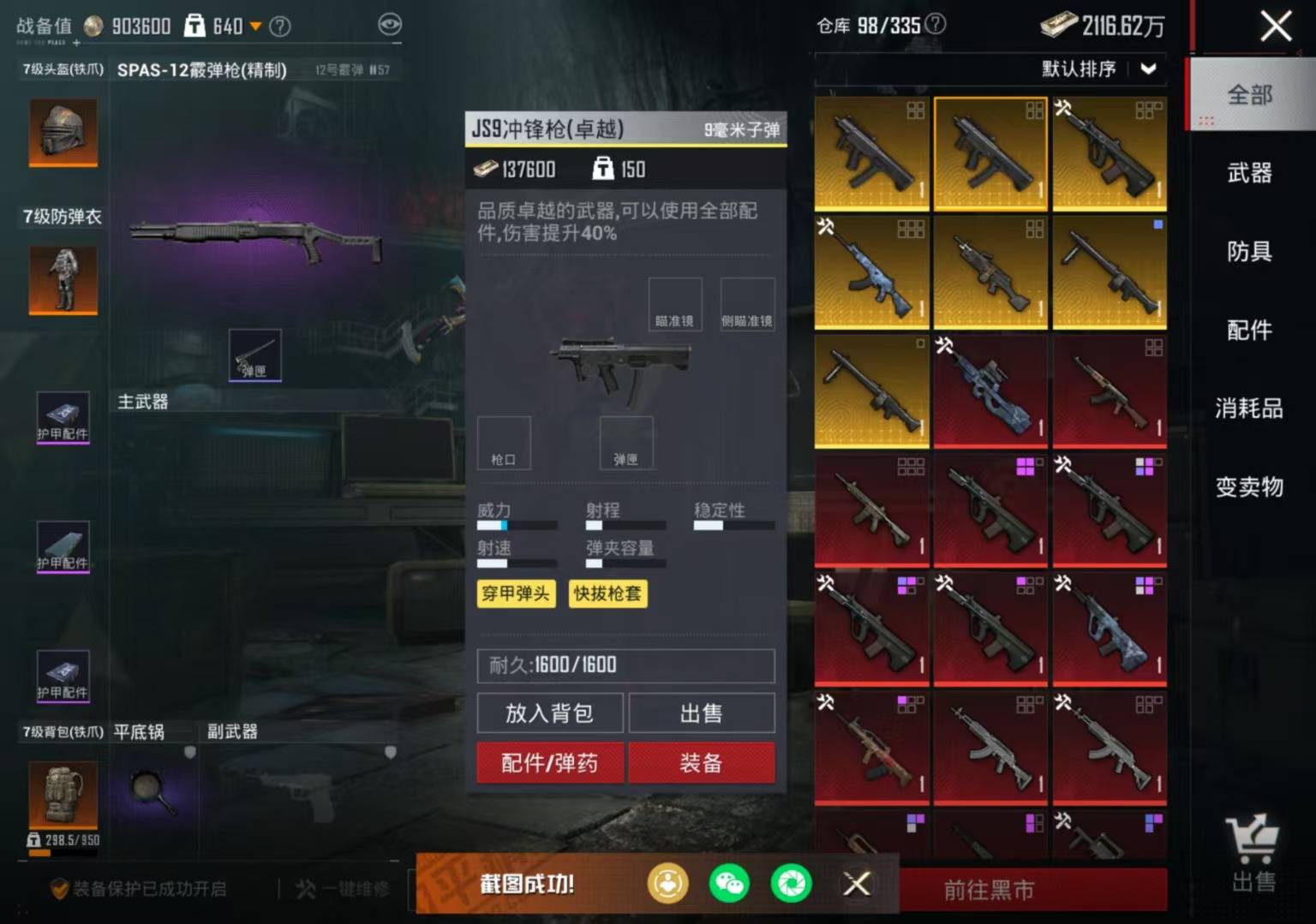Select the level 7 body armor slot
The image size is (1316, 924).
coord(63,279)
